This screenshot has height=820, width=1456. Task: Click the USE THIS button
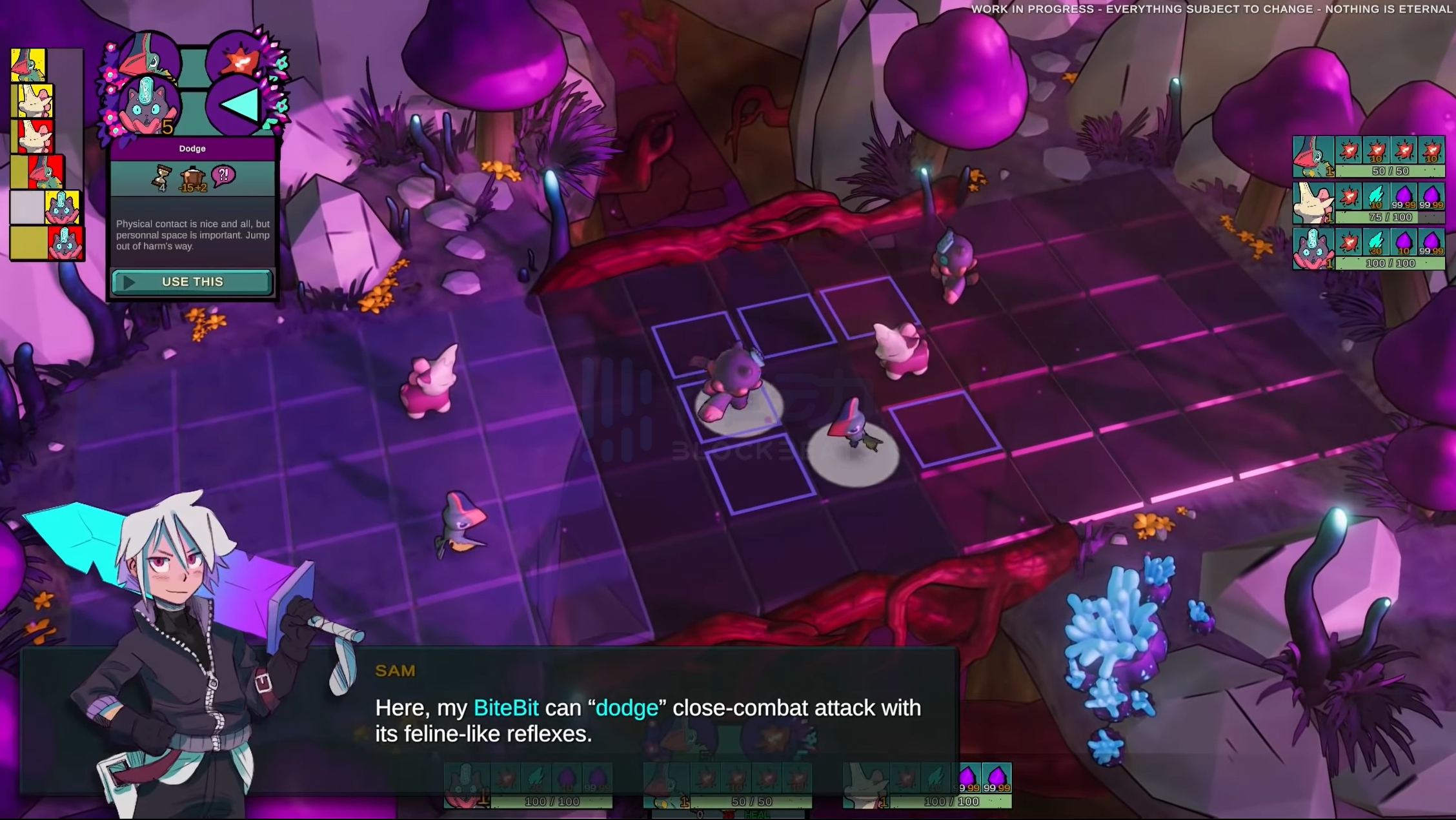(192, 282)
